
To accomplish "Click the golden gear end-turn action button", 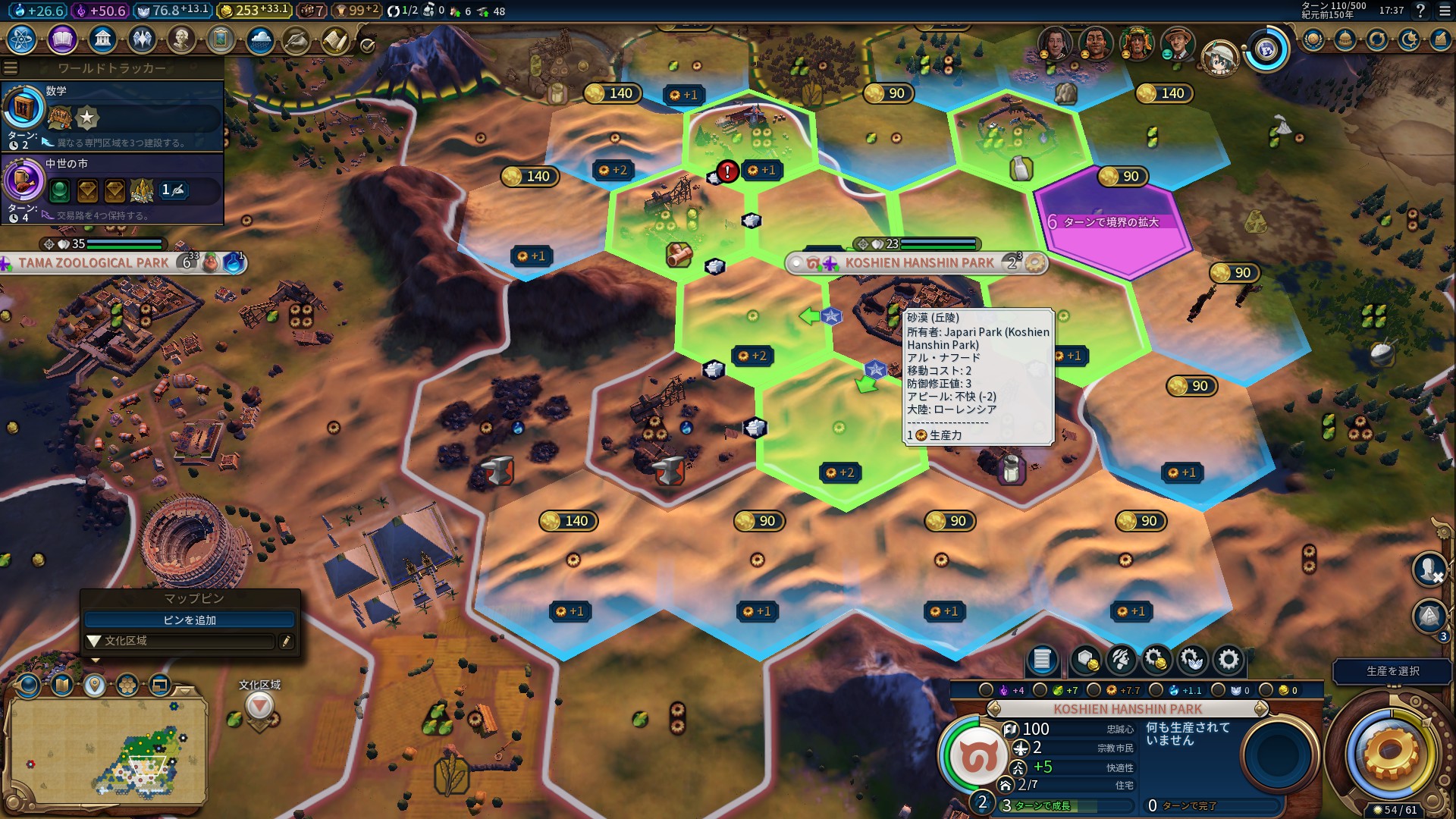I will pyautogui.click(x=1390, y=753).
